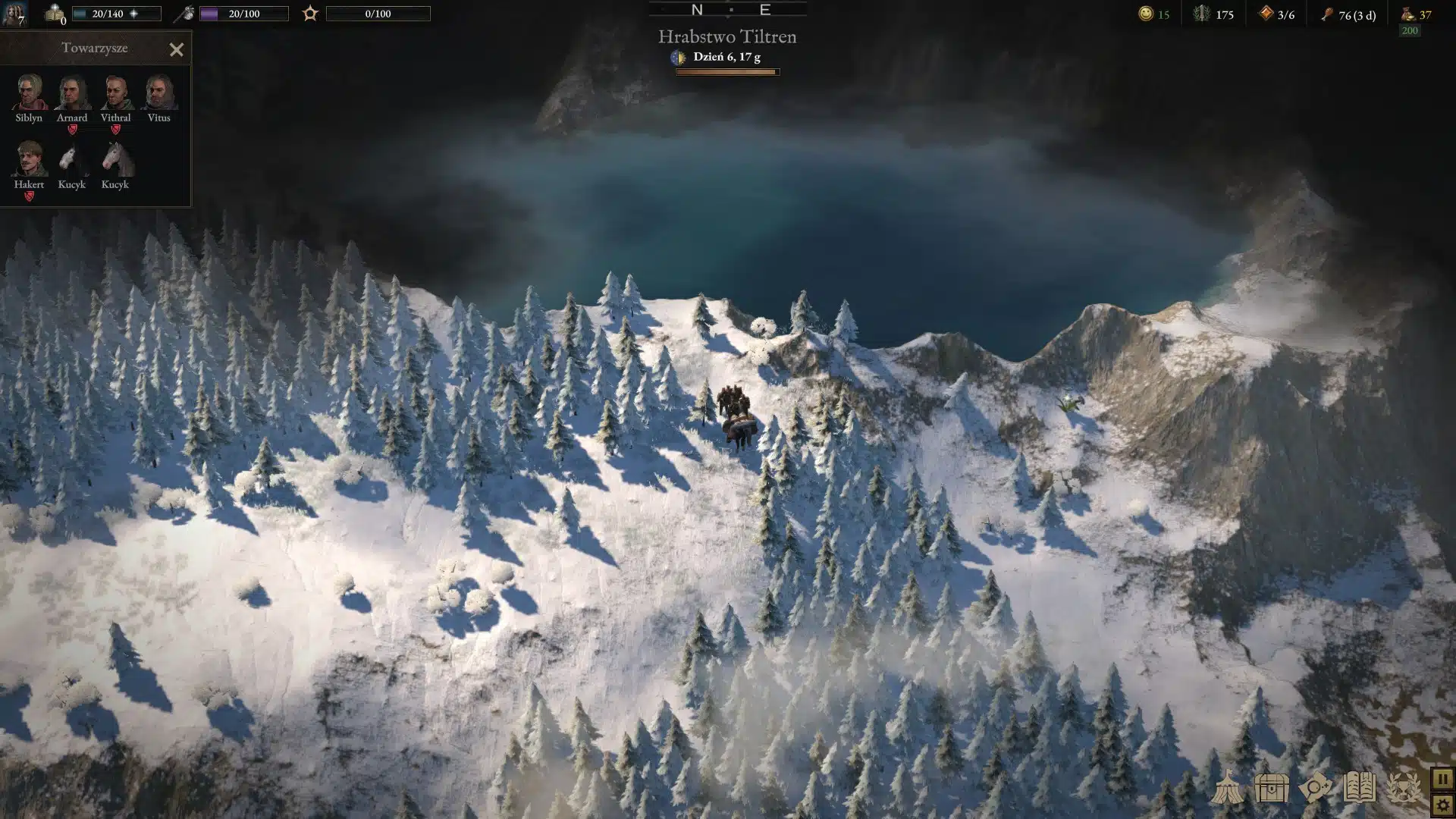Open the open-book journal icon

point(1359,788)
